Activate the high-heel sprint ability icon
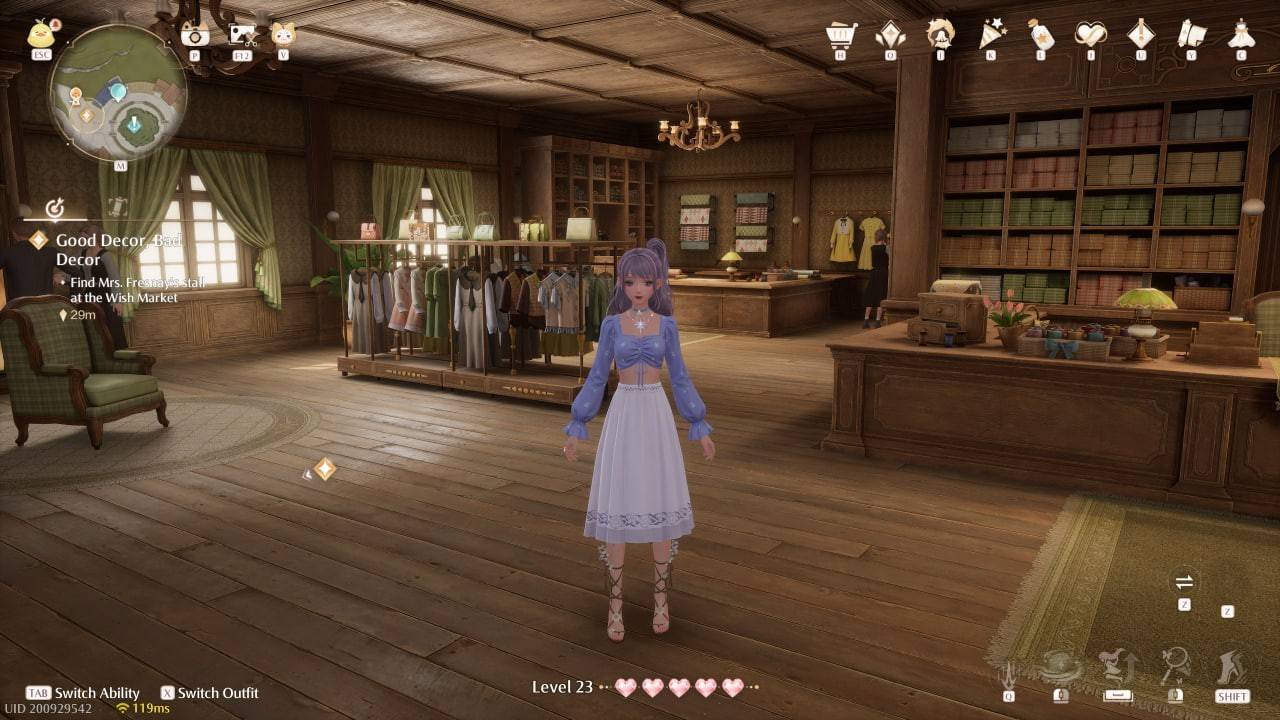This screenshot has width=1280, height=720. tap(1232, 666)
